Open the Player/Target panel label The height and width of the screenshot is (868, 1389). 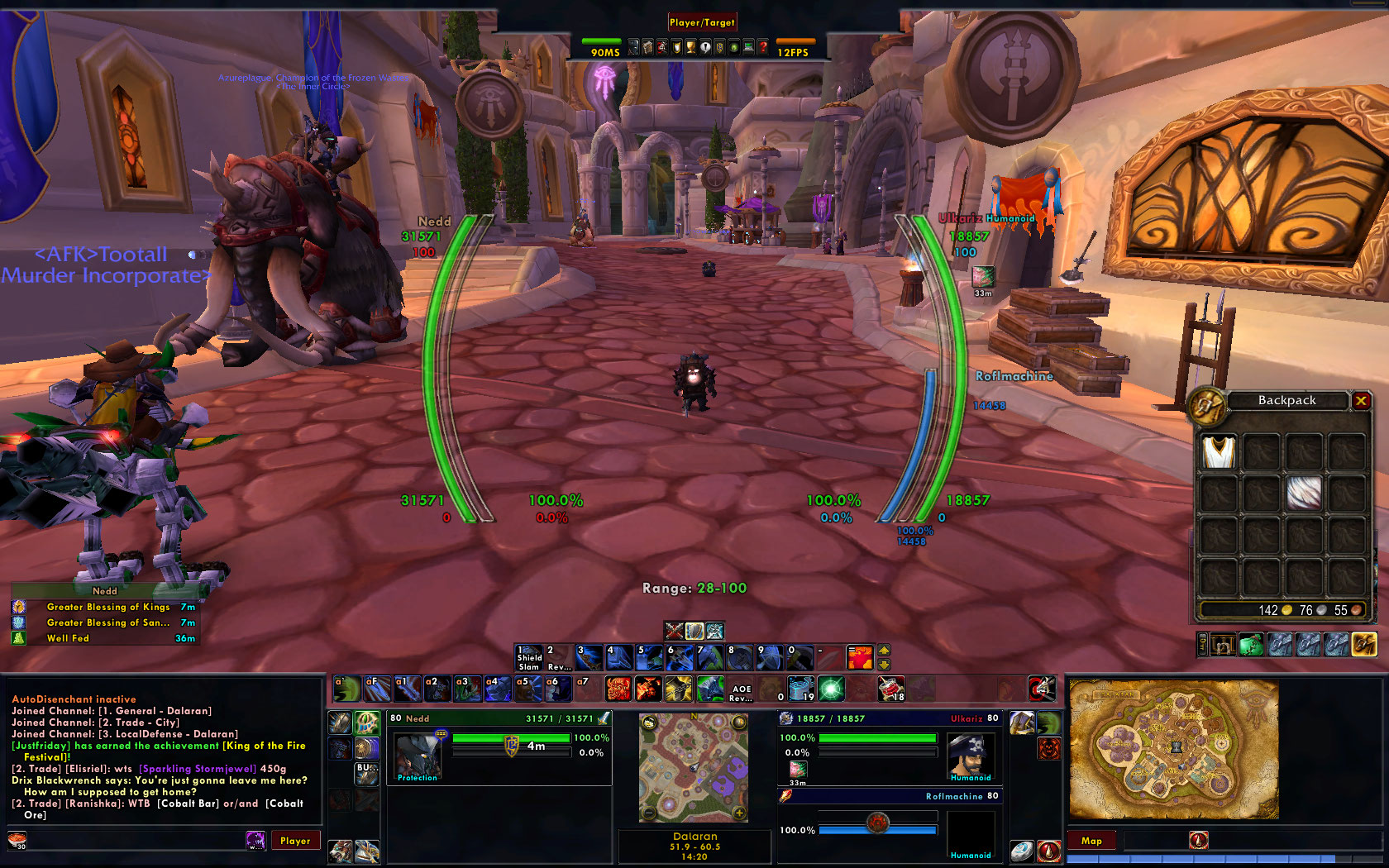click(x=702, y=22)
